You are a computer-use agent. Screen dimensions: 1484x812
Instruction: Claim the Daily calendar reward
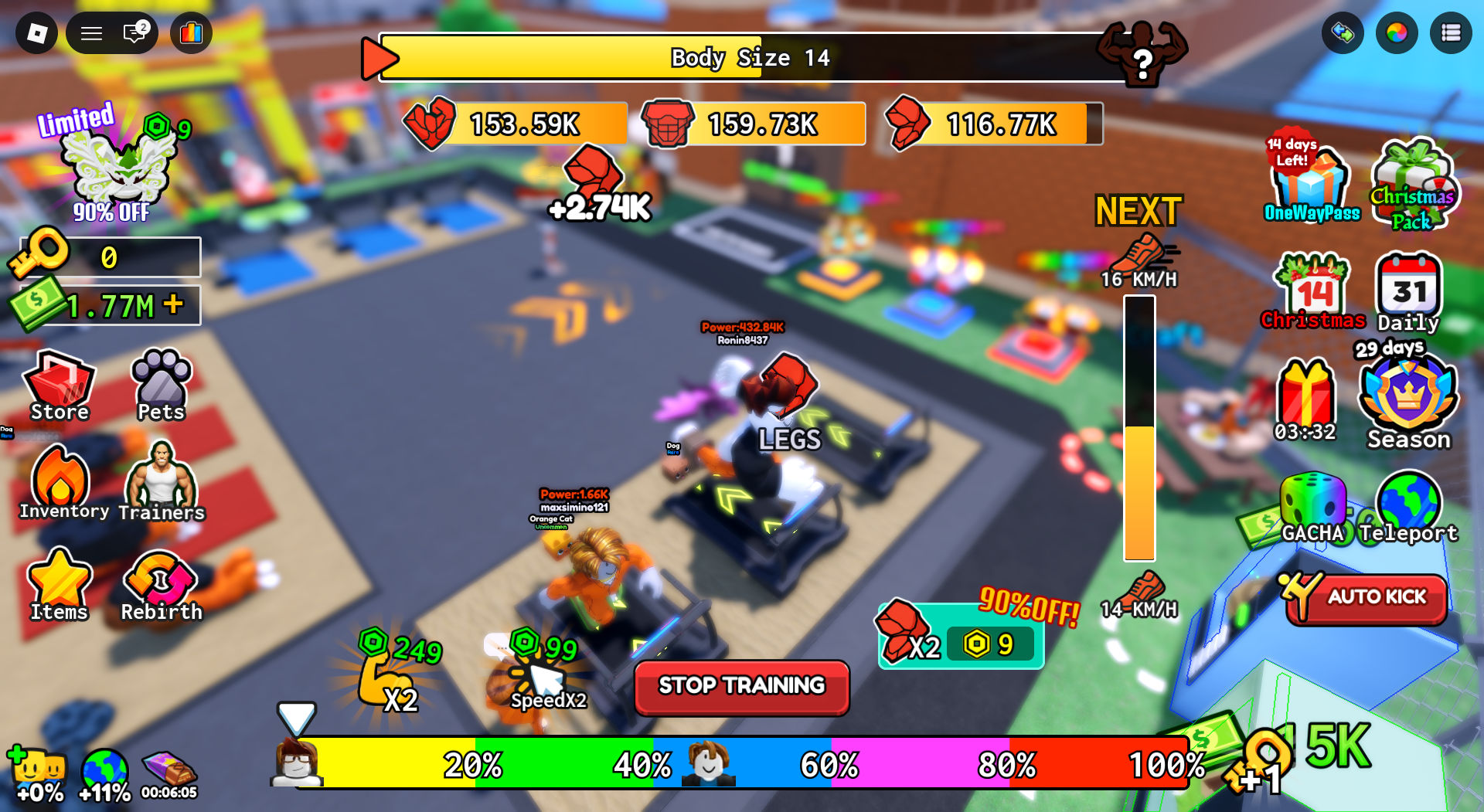click(1408, 292)
